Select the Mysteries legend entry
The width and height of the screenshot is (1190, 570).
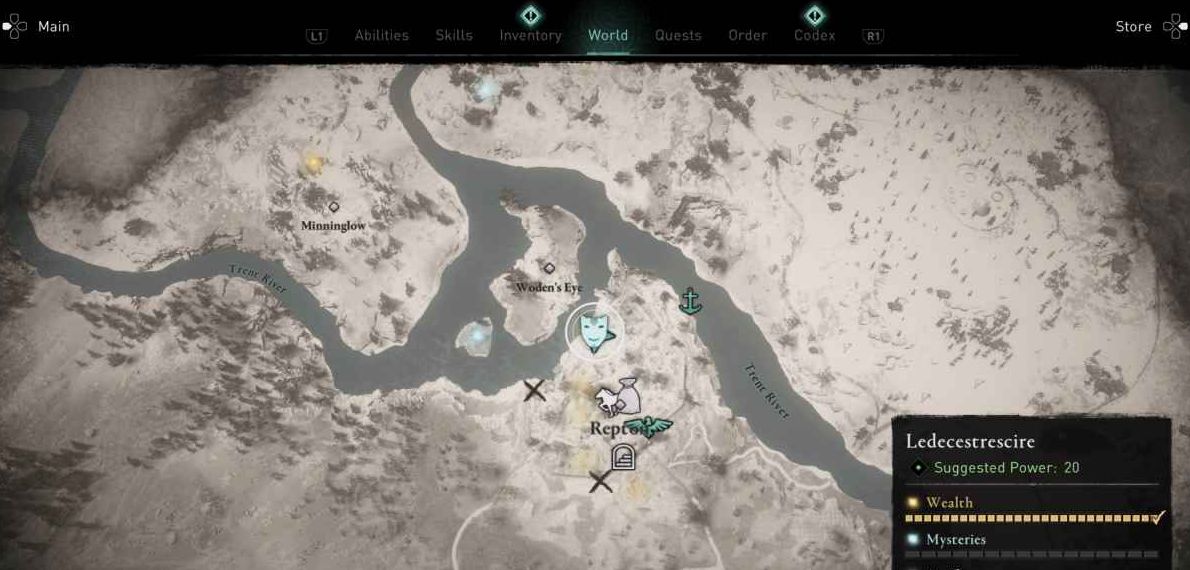pos(955,540)
